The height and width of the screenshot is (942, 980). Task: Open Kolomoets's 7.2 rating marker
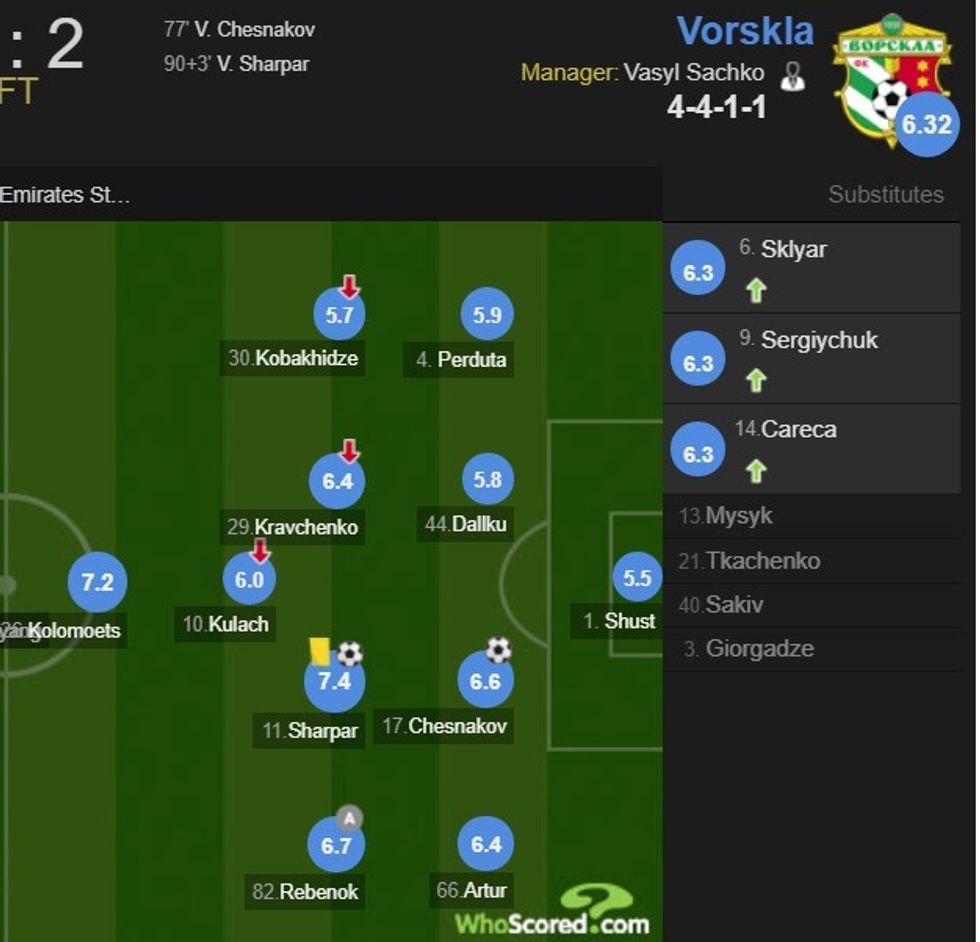(97, 582)
